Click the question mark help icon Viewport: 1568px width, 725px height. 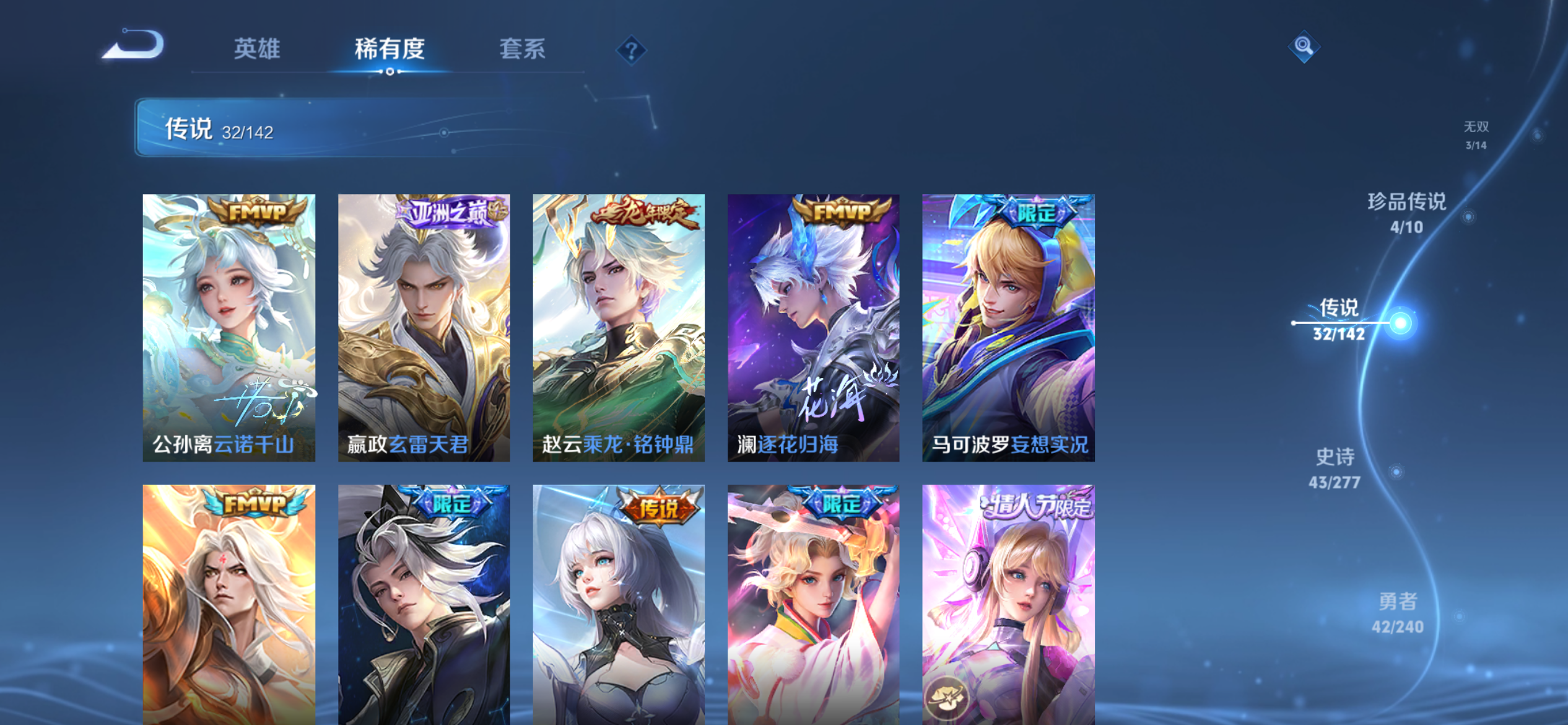pyautogui.click(x=630, y=51)
